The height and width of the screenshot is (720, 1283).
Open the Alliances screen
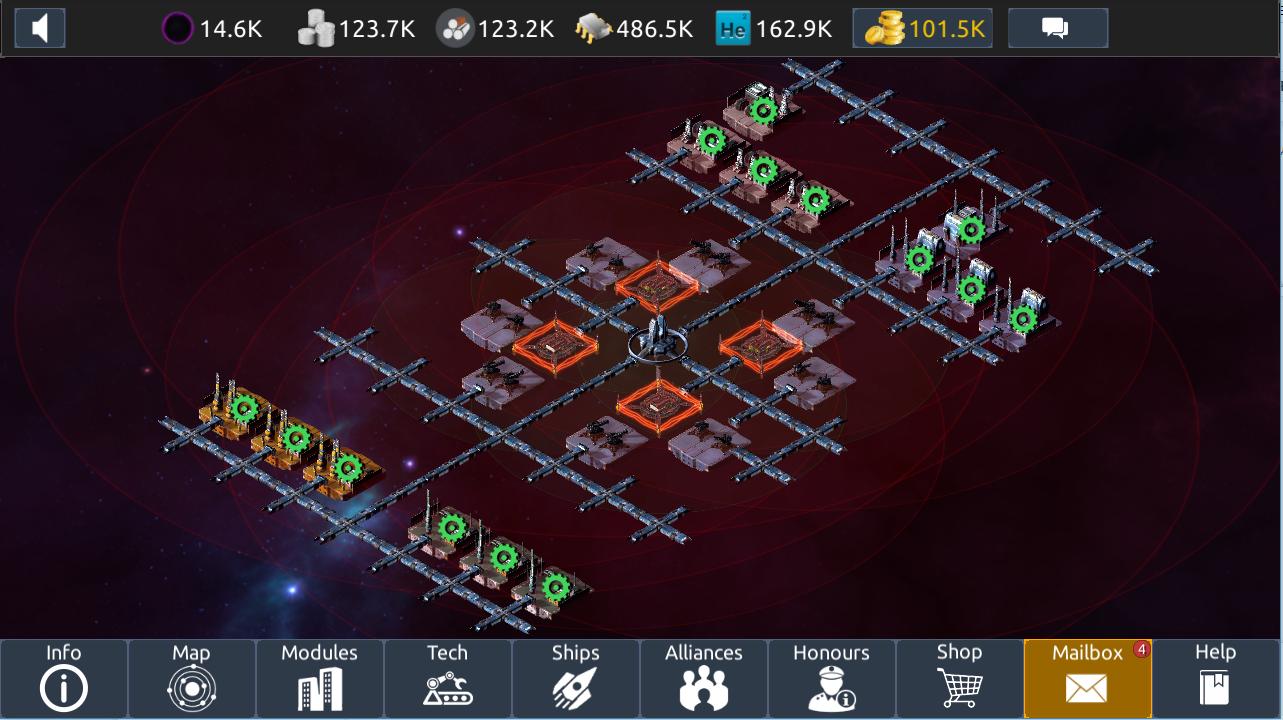coord(703,678)
